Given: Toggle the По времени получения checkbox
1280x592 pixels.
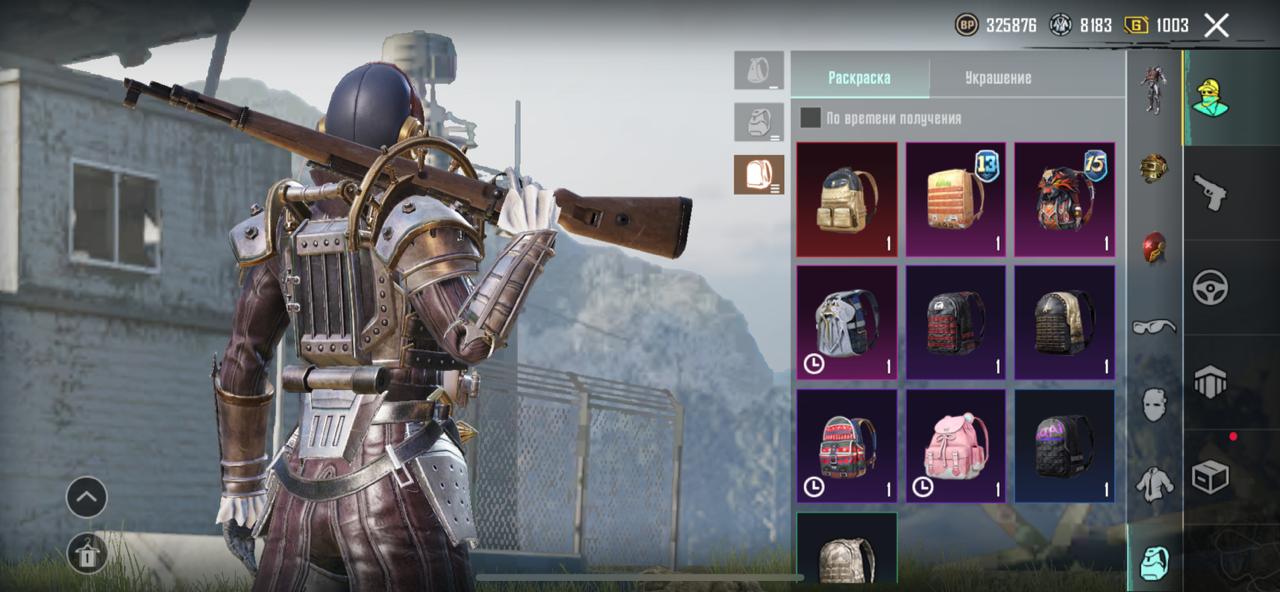Looking at the screenshot, I should [811, 118].
